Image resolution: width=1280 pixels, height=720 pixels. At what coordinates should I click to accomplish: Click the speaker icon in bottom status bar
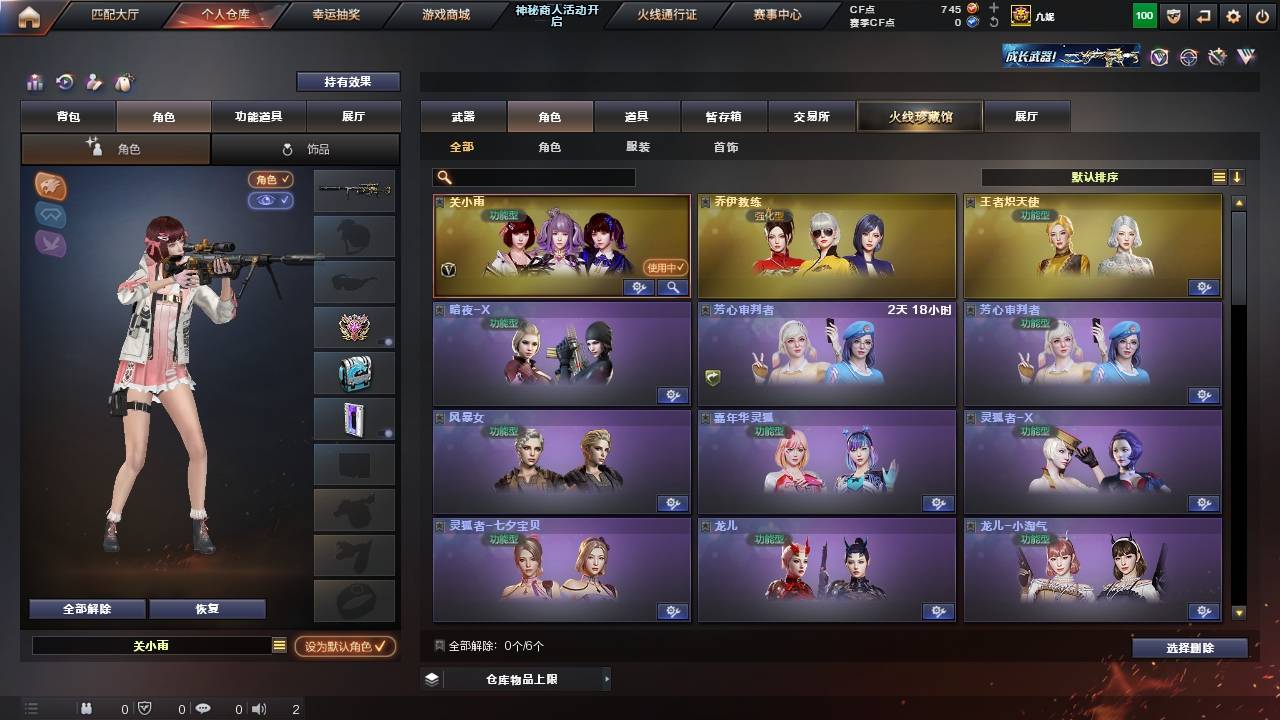click(x=259, y=709)
